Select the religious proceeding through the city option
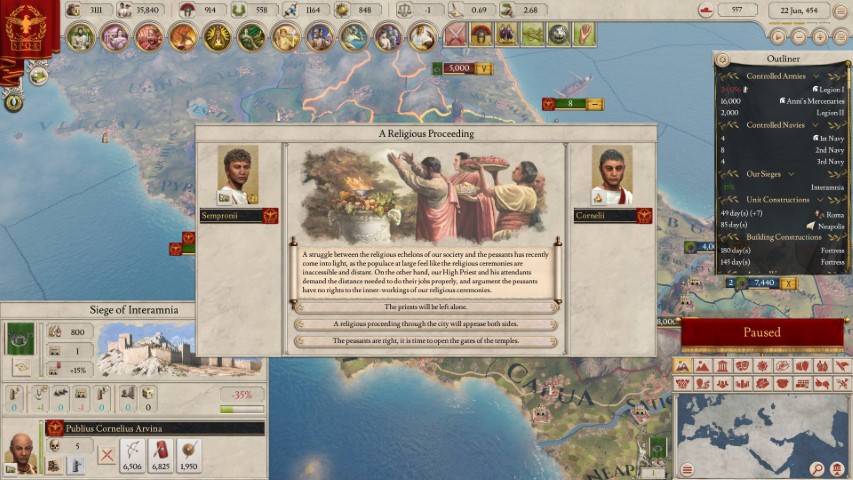The width and height of the screenshot is (853, 480). coord(425,324)
